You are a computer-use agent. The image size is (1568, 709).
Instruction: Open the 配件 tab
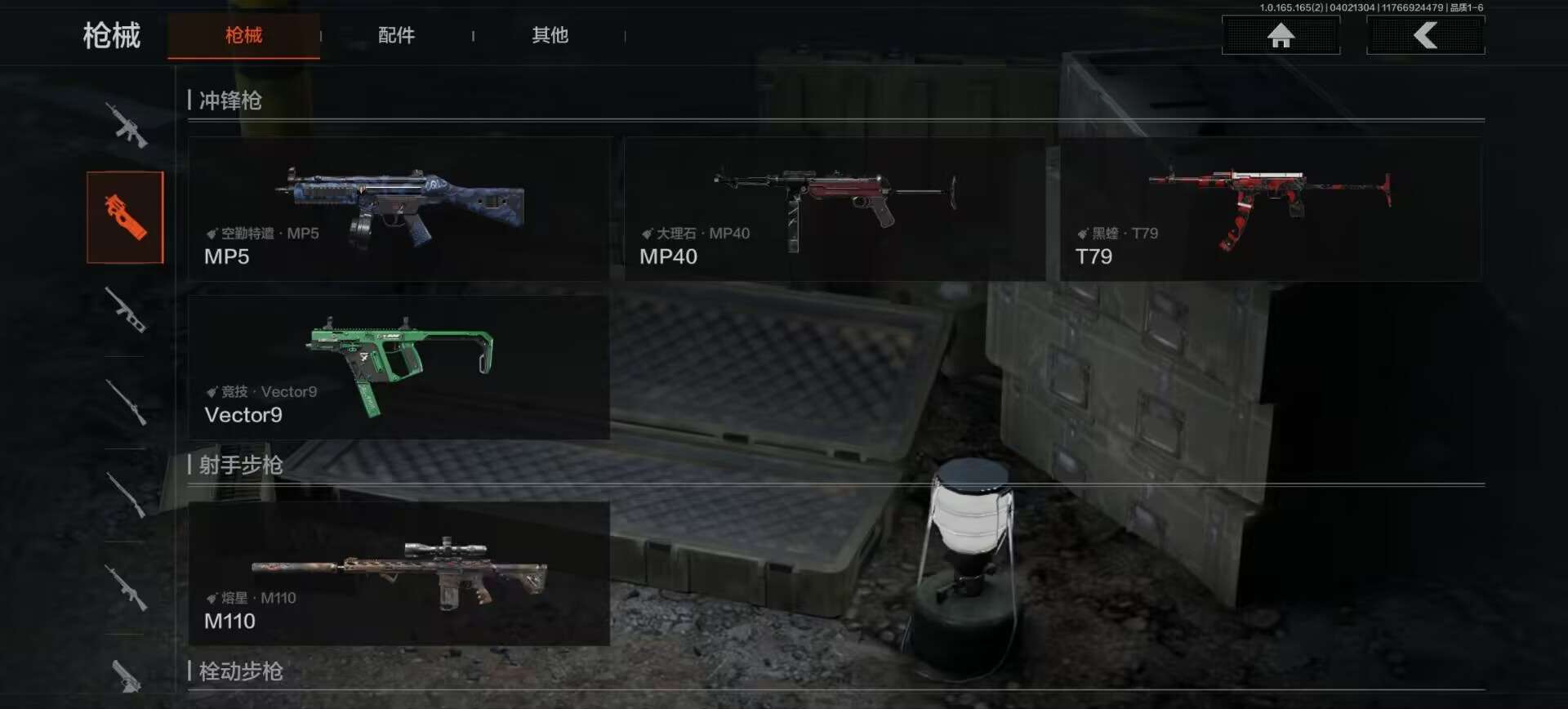click(396, 35)
